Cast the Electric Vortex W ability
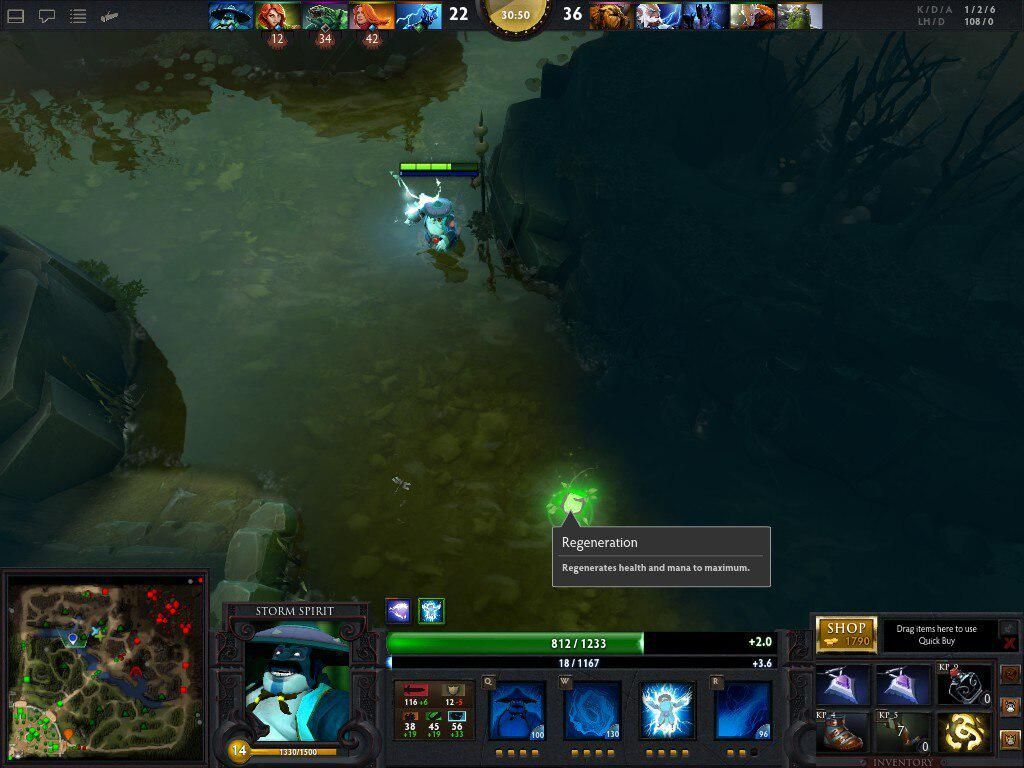This screenshot has width=1024, height=768. coord(591,711)
